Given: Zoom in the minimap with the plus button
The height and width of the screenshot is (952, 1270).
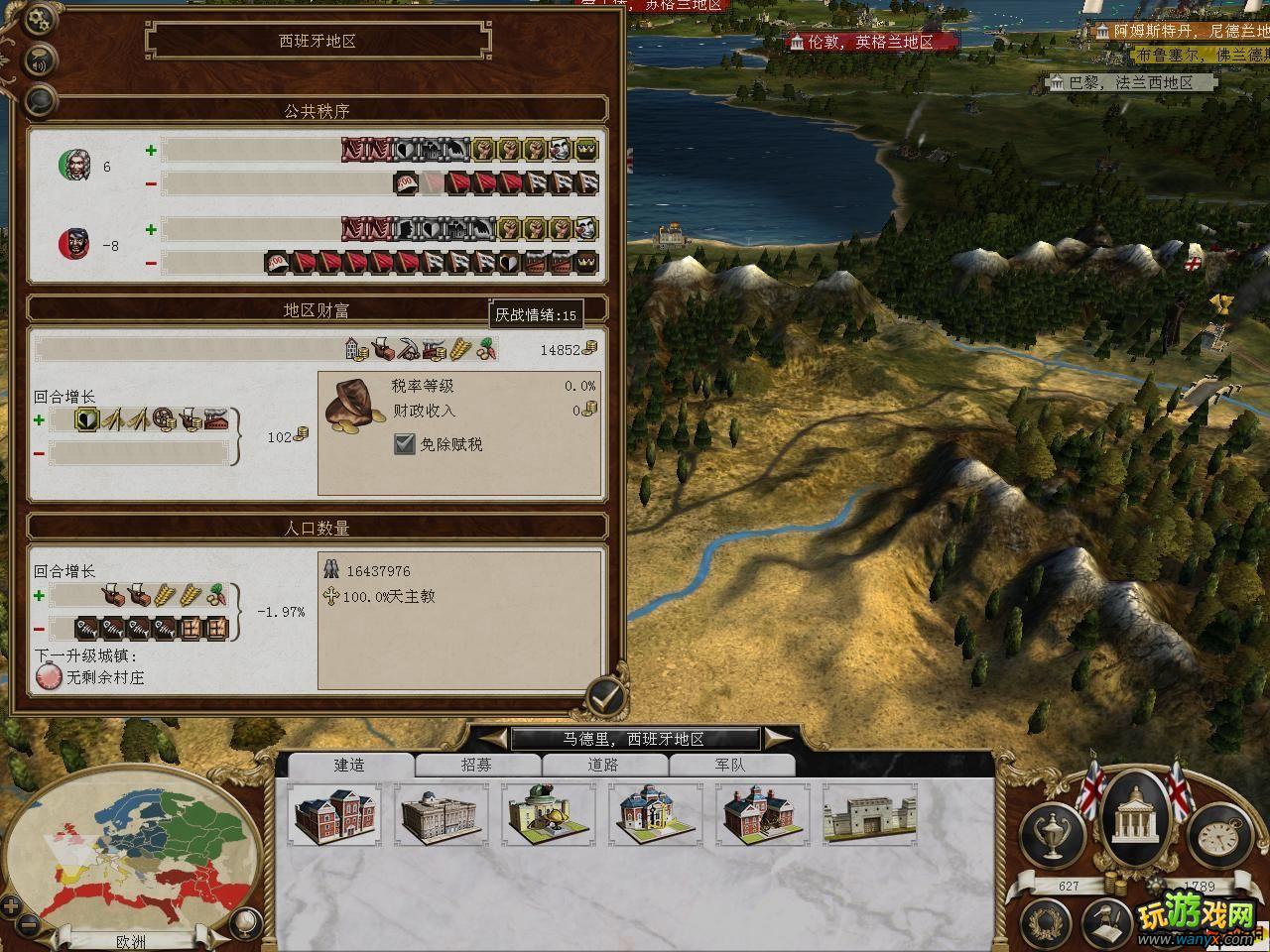Looking at the screenshot, I should pos(11,904).
